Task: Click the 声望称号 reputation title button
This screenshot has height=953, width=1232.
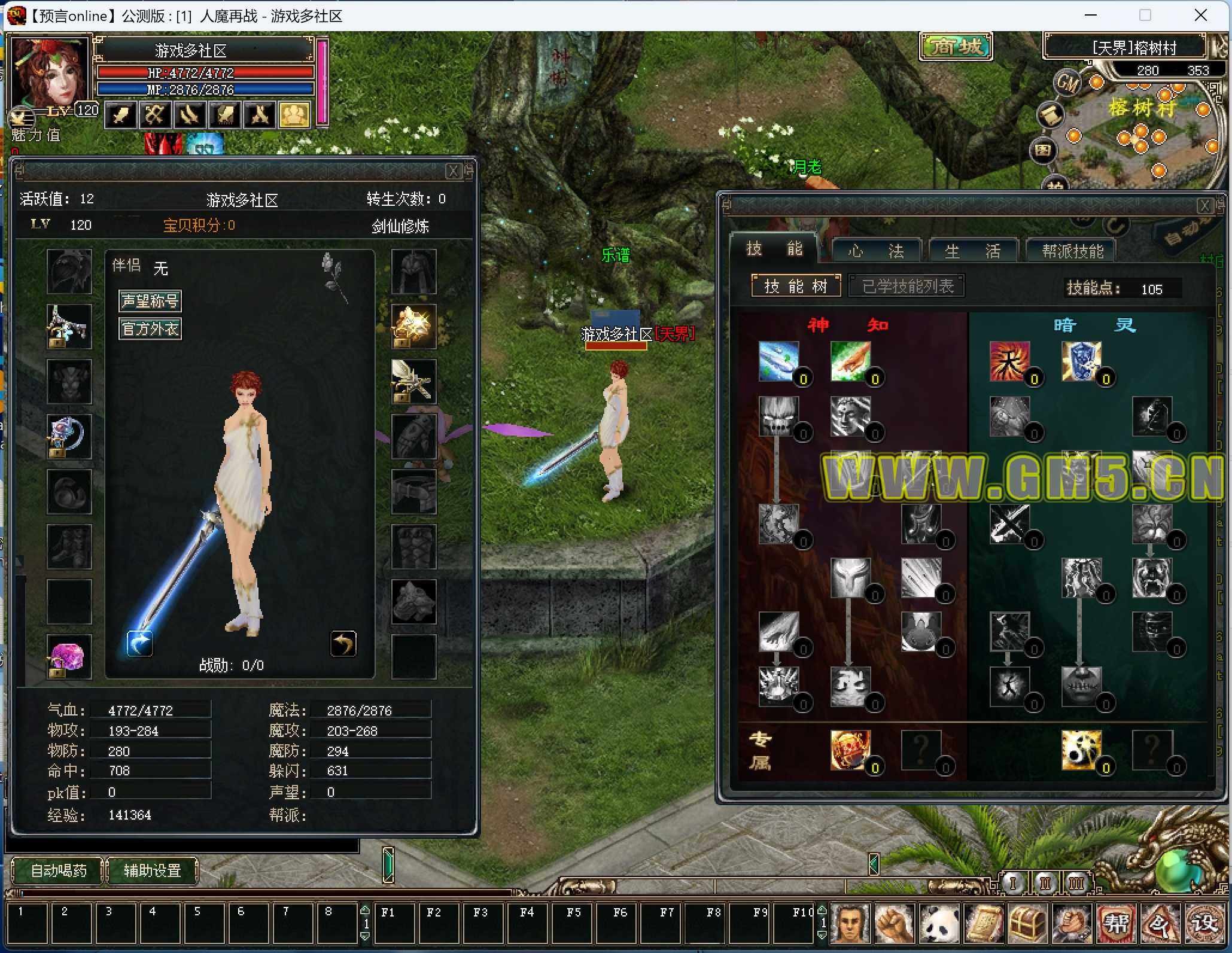Action: [x=150, y=300]
